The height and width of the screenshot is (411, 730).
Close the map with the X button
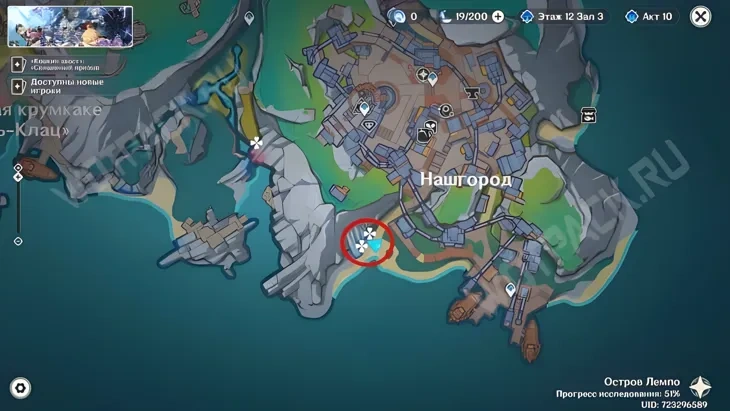tap(702, 16)
